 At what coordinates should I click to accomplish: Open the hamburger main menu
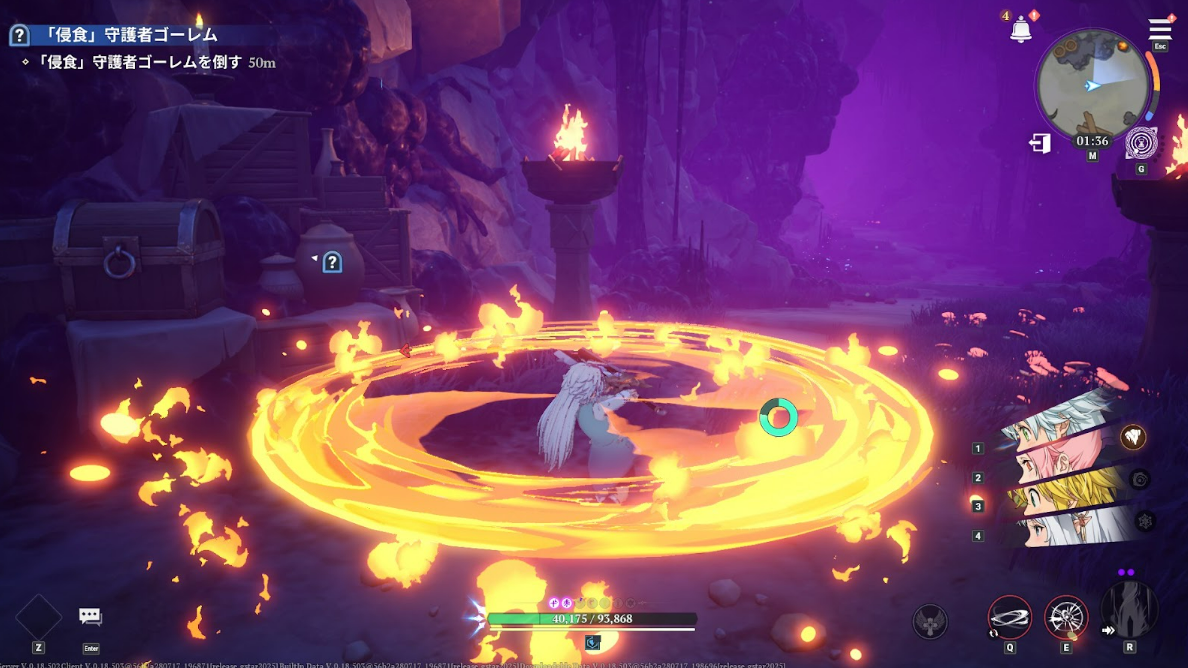pyautogui.click(x=1160, y=29)
